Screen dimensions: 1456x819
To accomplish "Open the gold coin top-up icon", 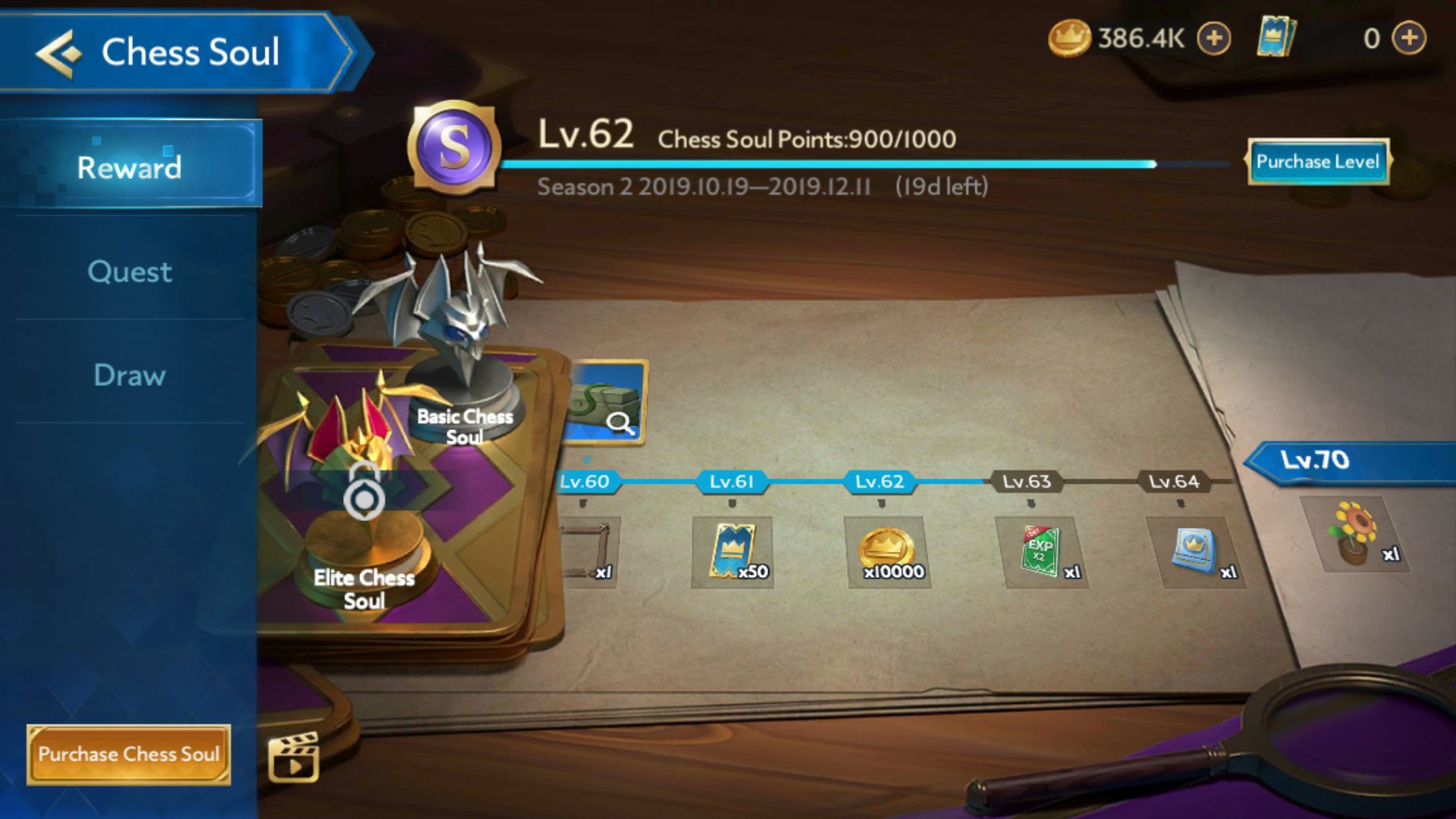I will point(1214,36).
